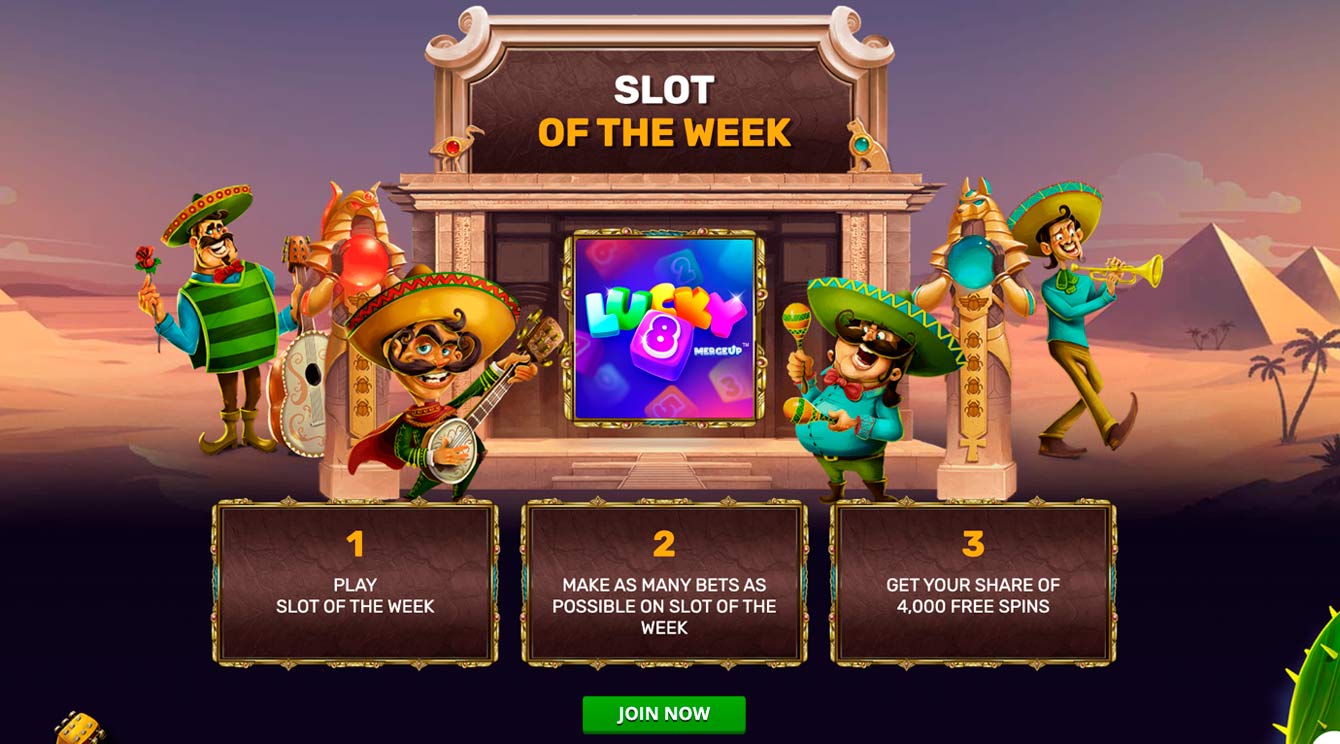The width and height of the screenshot is (1340, 744).
Task: Click the trumpet played by the right-side musician
Action: pyautogui.click(x=1117, y=271)
